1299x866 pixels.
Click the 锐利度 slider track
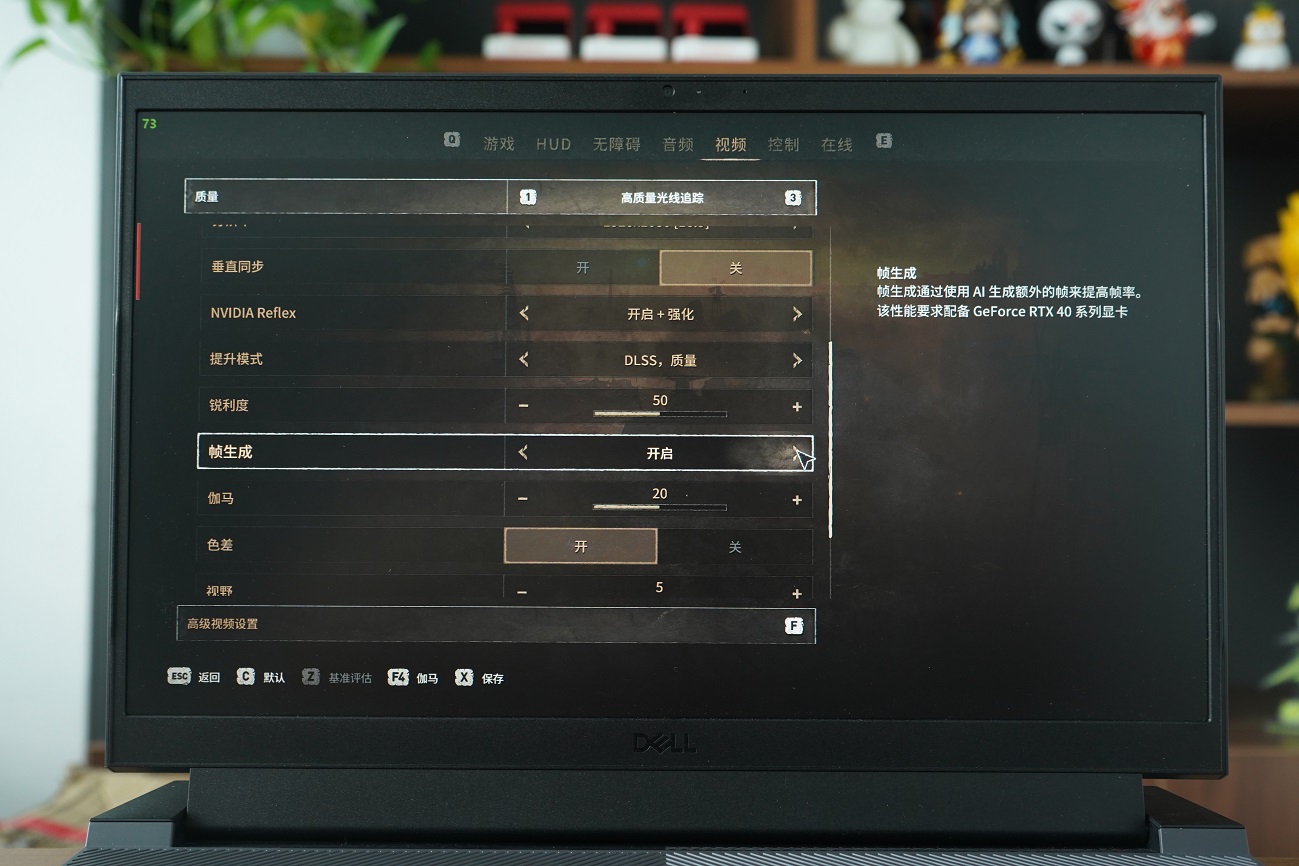click(658, 414)
